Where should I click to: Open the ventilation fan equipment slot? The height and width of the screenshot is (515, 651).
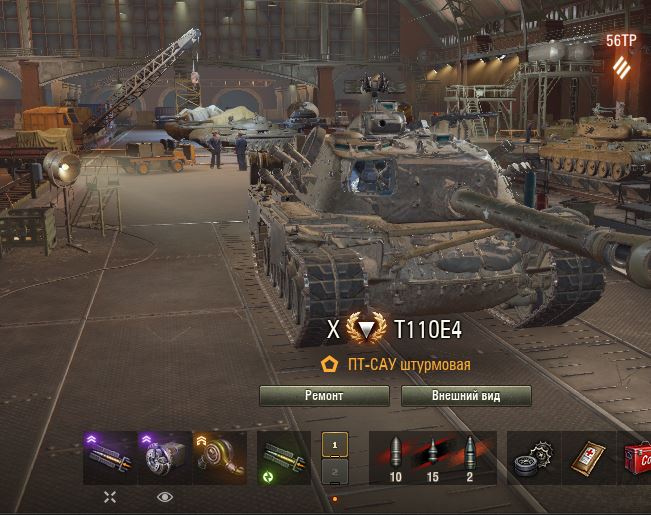(x=164, y=457)
